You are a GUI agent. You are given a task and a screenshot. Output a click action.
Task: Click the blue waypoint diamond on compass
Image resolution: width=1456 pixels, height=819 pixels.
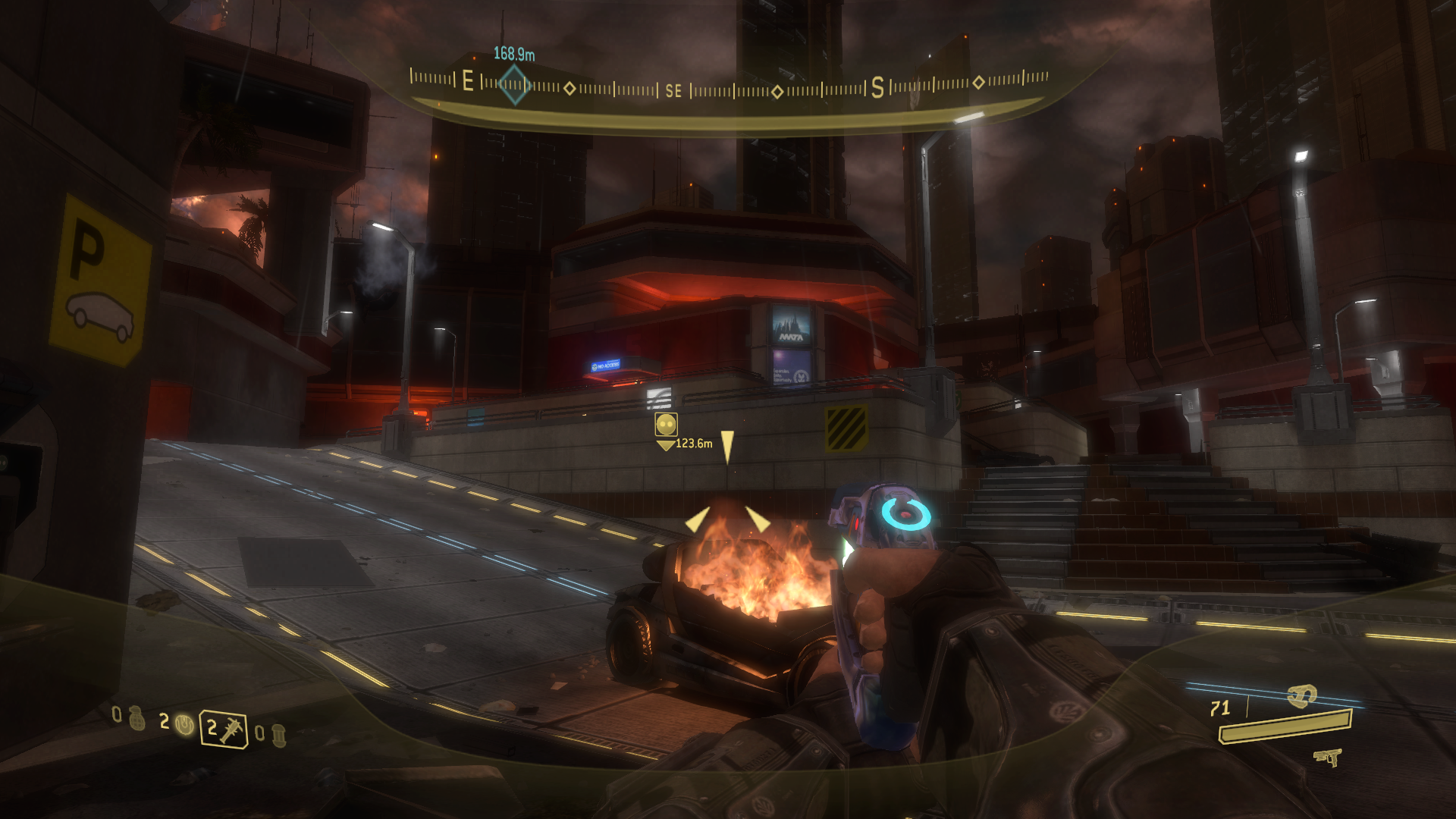(513, 83)
